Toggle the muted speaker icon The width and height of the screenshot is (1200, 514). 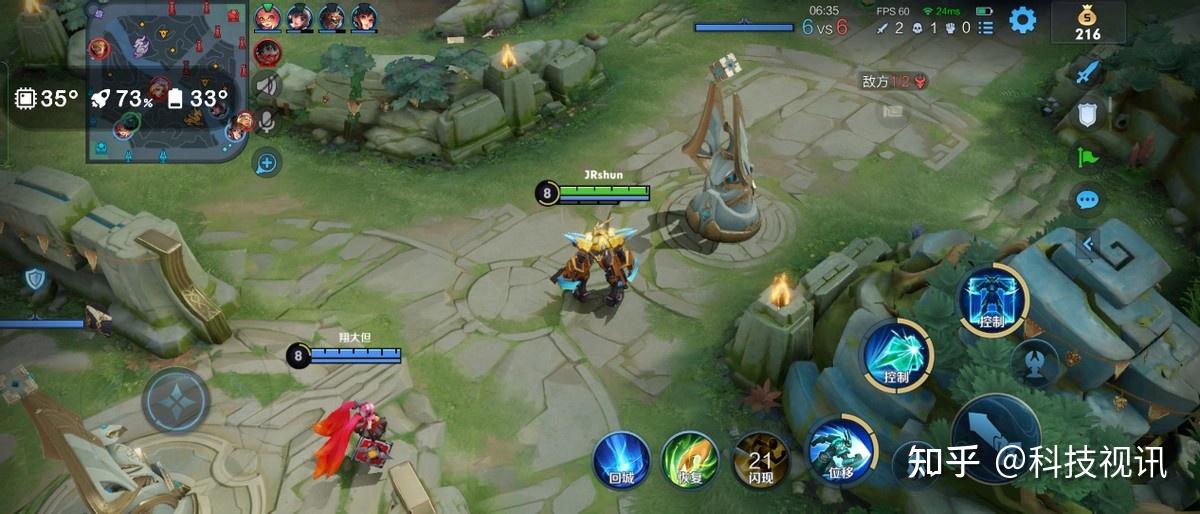(267, 87)
